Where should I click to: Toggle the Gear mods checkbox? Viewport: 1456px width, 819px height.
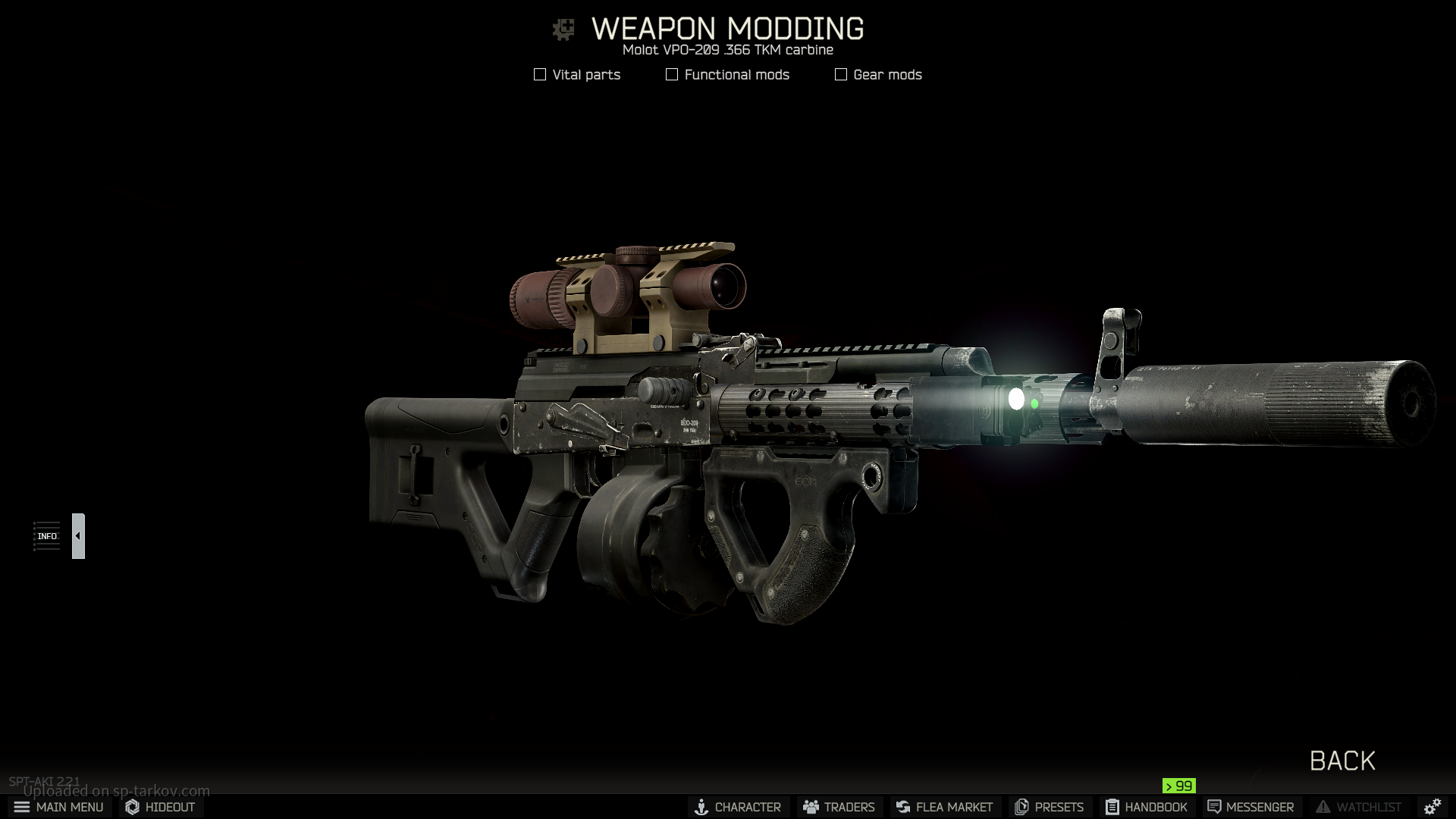tap(841, 74)
